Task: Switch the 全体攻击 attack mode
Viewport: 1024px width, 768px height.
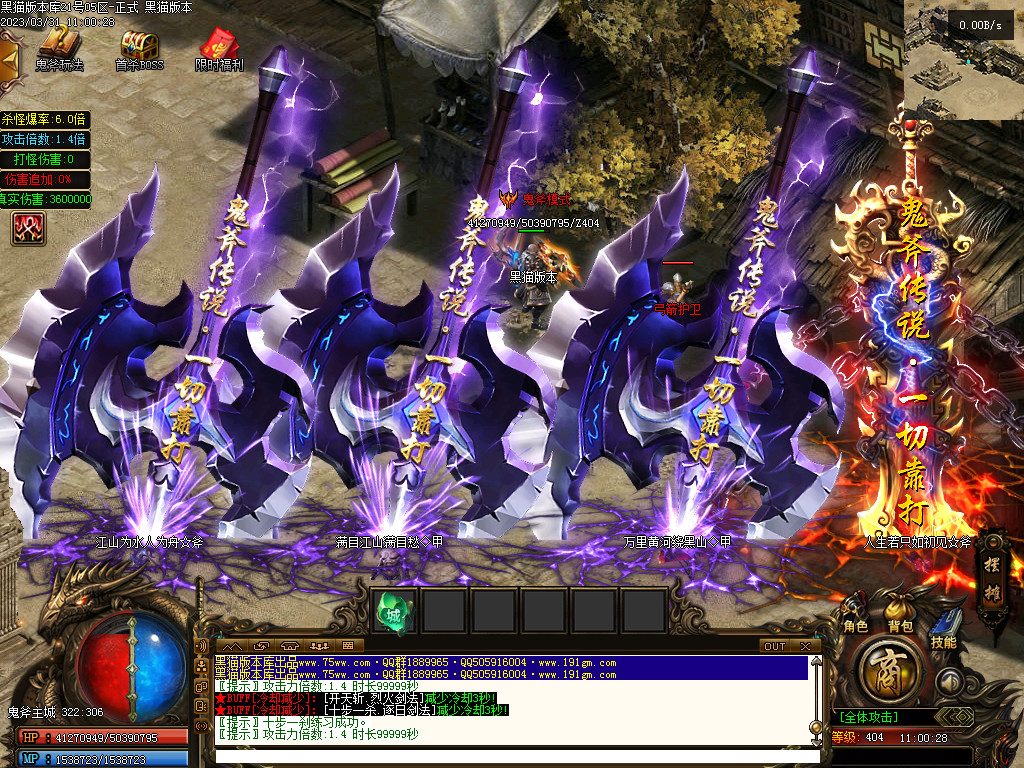Action: (869, 717)
